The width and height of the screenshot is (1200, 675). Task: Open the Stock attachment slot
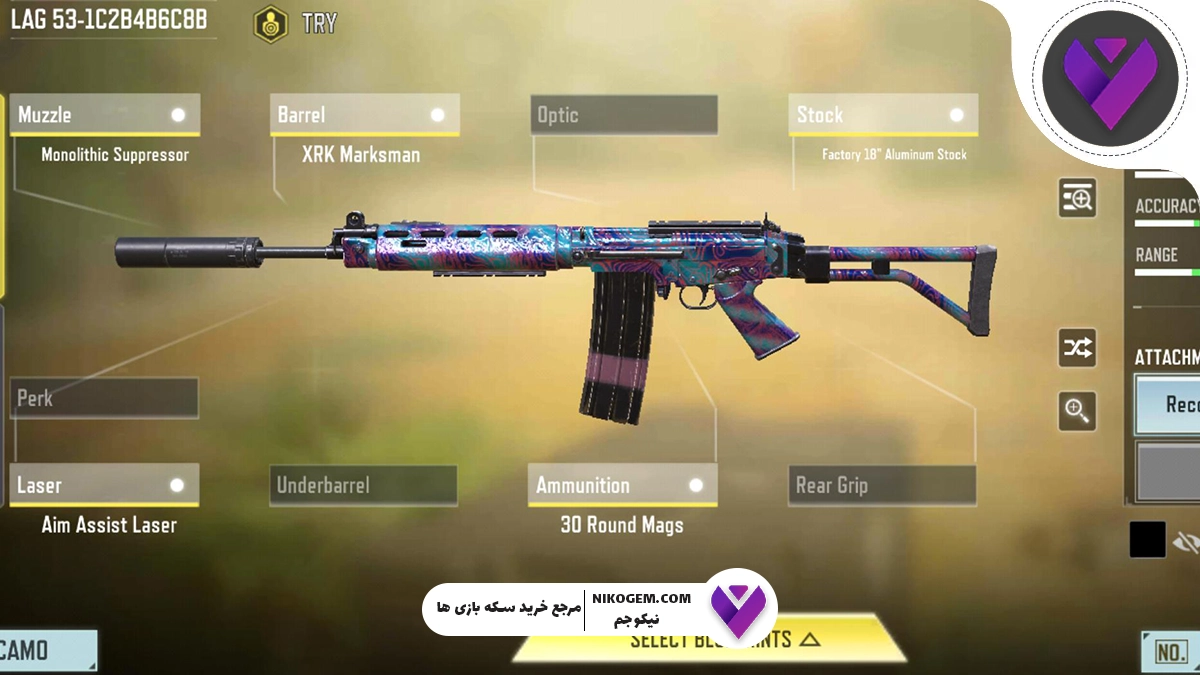882,115
